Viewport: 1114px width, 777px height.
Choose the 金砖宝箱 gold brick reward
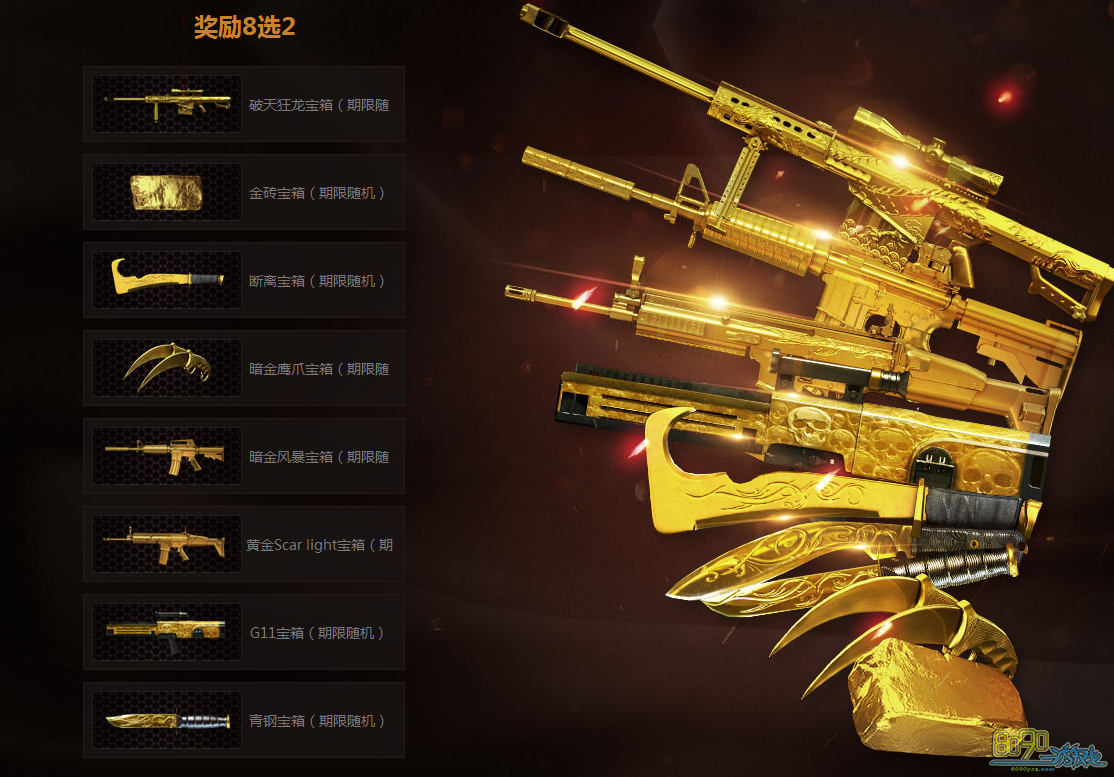243,192
